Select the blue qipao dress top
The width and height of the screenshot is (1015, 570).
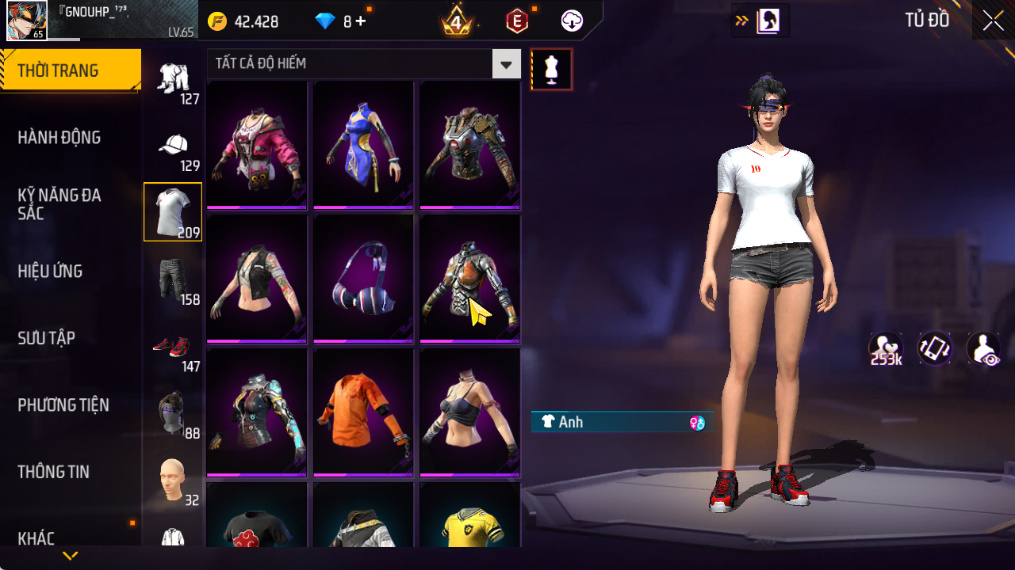363,143
